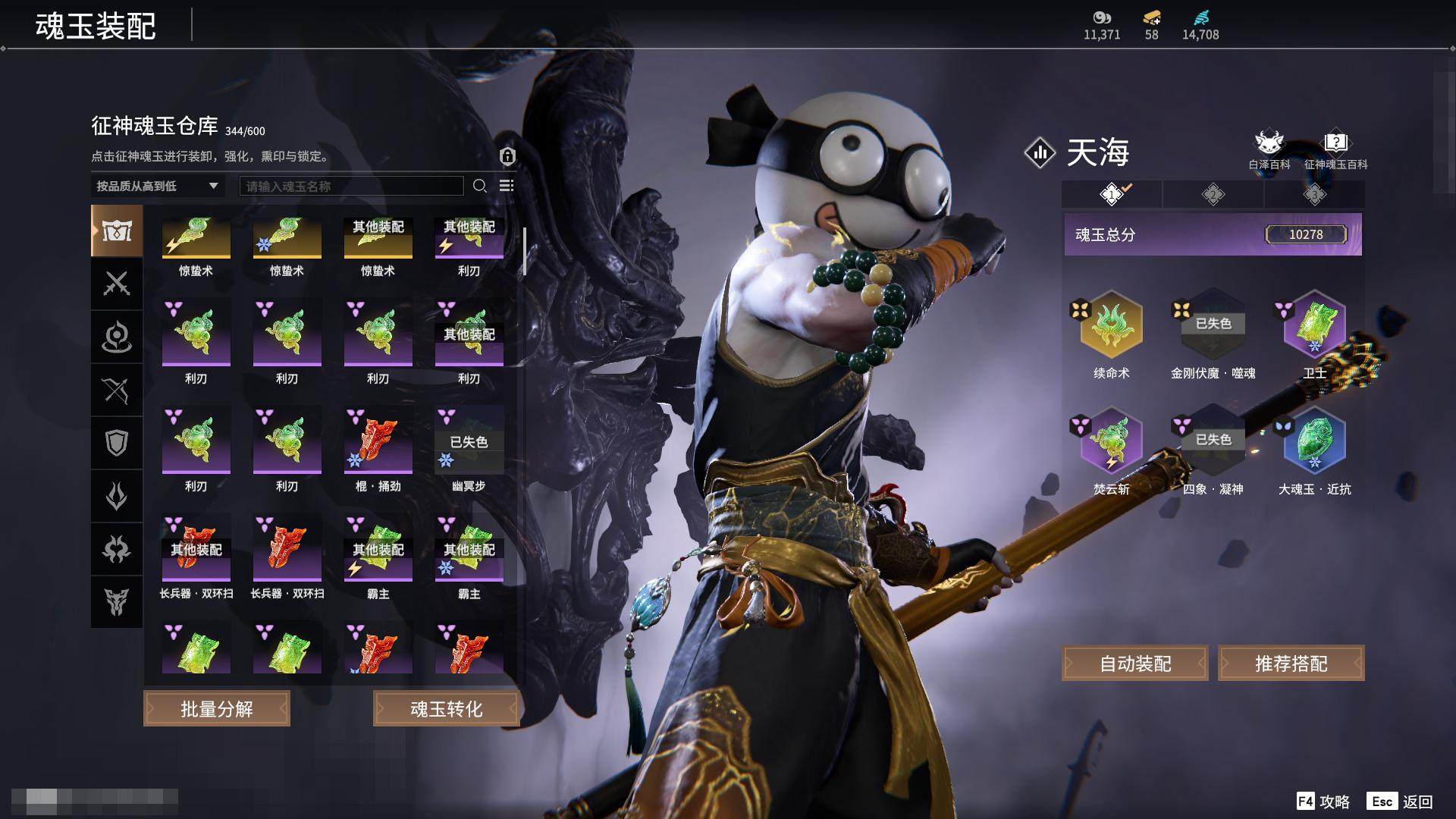Click the magnifying glass search icon

479,186
